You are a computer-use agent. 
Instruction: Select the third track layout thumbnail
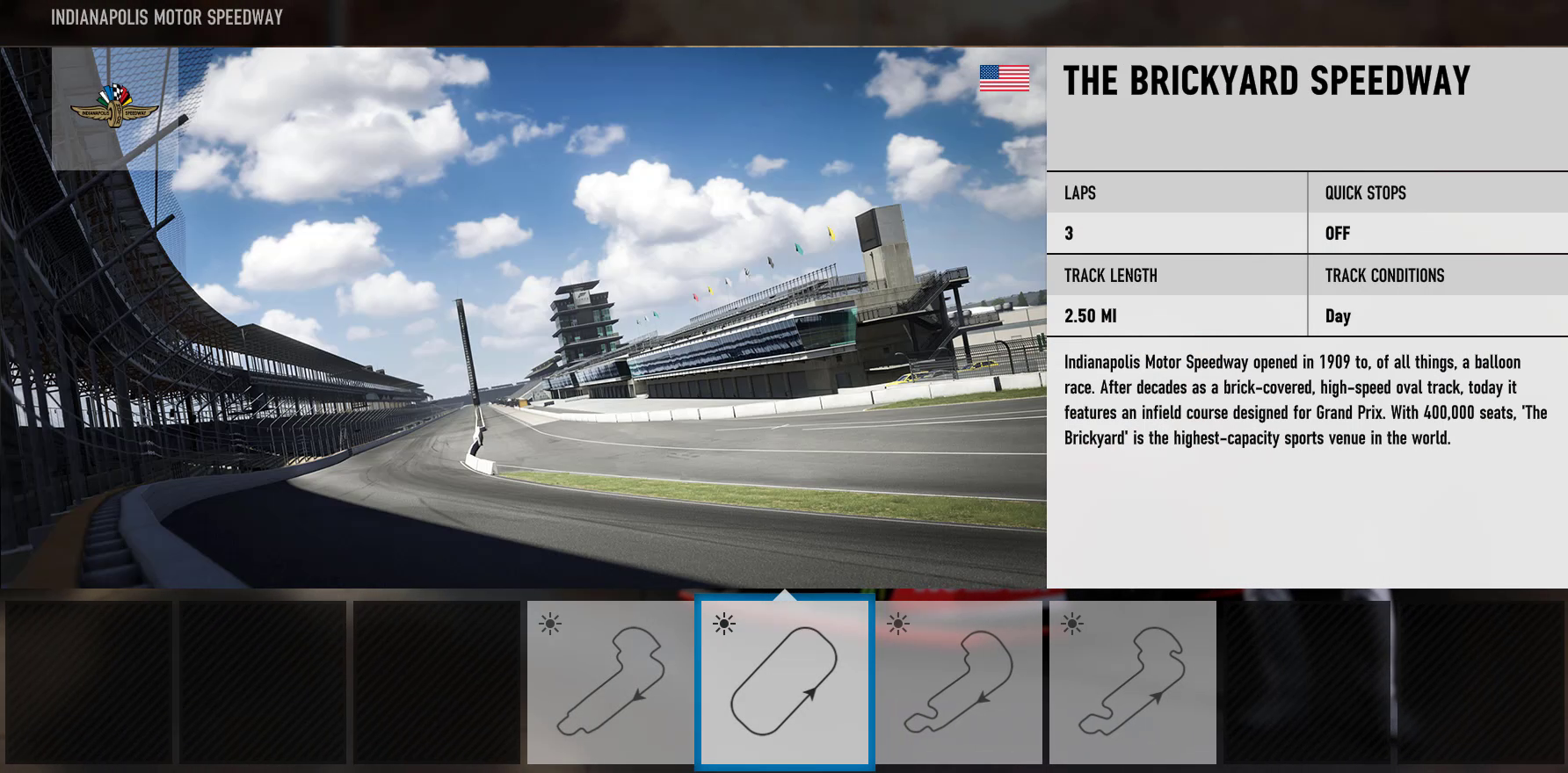959,683
